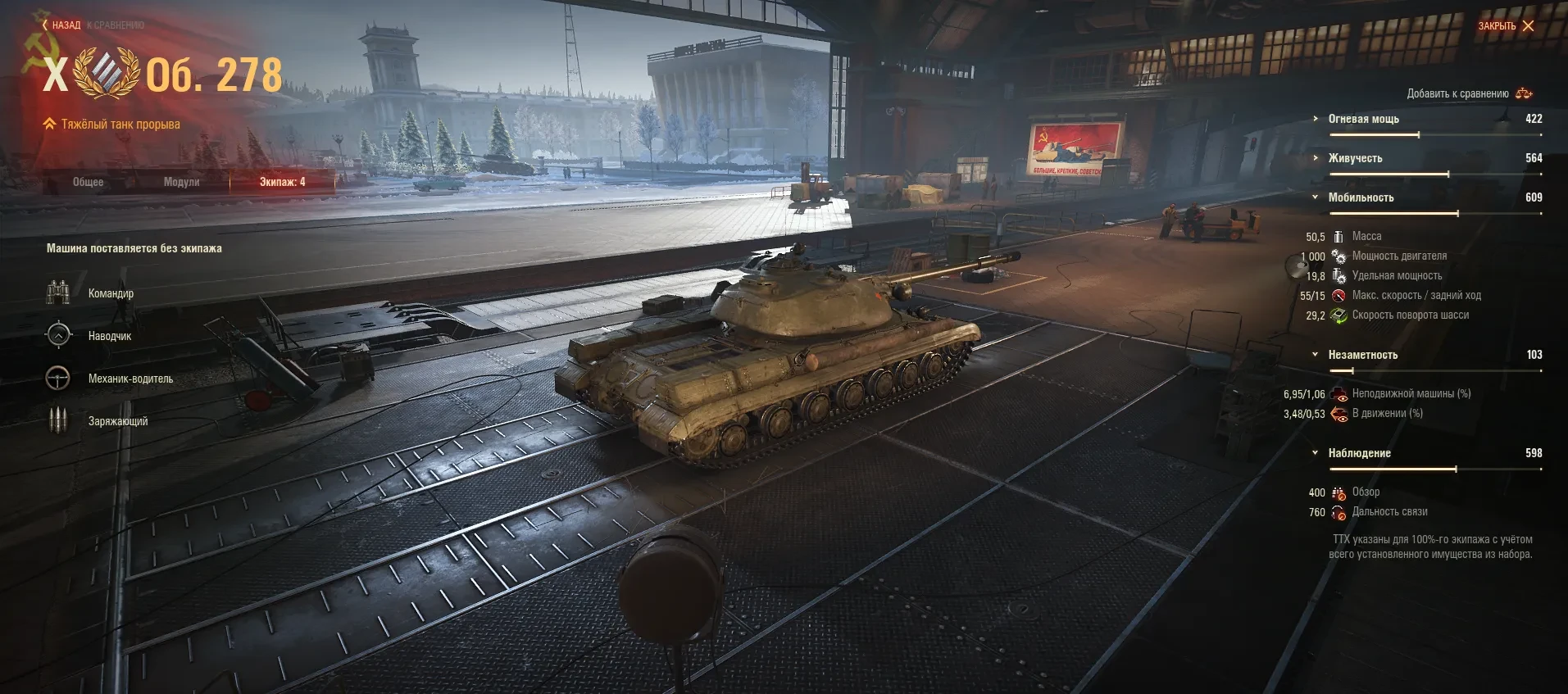
Task: Collapse the Наблюдение section
Action: click(1359, 453)
